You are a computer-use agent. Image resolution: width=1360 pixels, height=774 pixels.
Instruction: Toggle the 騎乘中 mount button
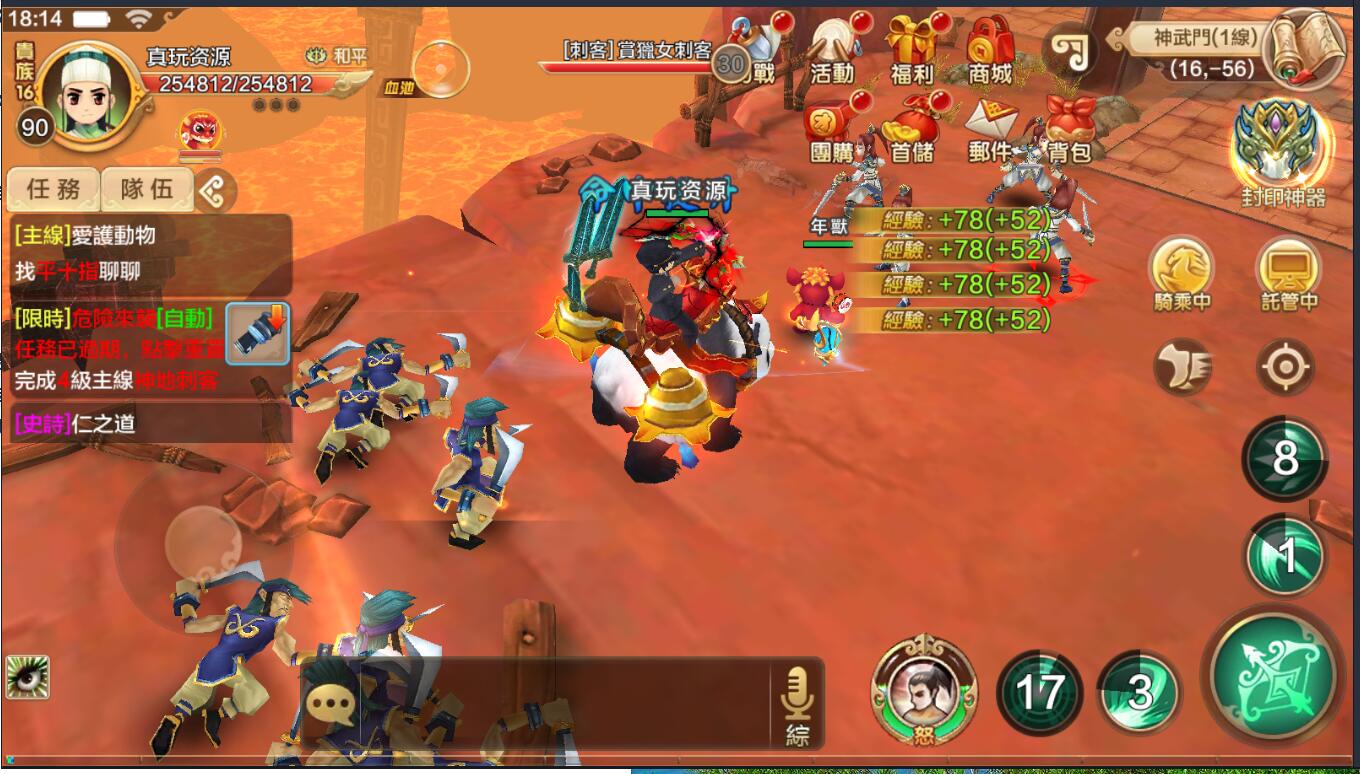coord(1182,272)
